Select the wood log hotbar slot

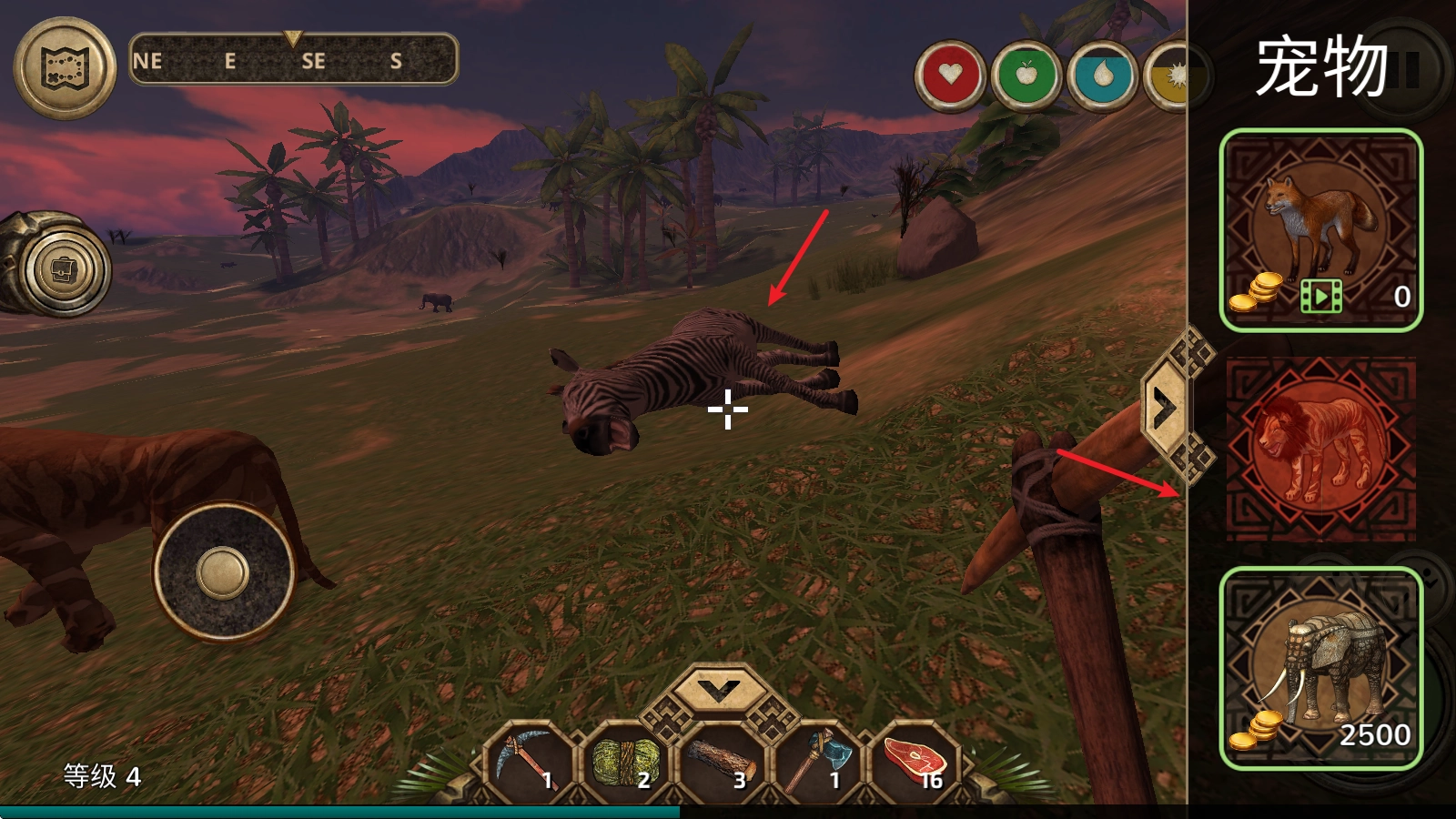click(721, 761)
